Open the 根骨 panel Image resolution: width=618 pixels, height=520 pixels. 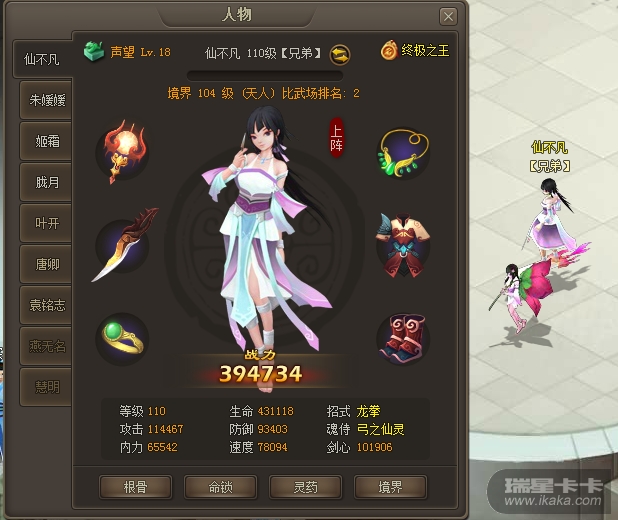click(x=135, y=486)
